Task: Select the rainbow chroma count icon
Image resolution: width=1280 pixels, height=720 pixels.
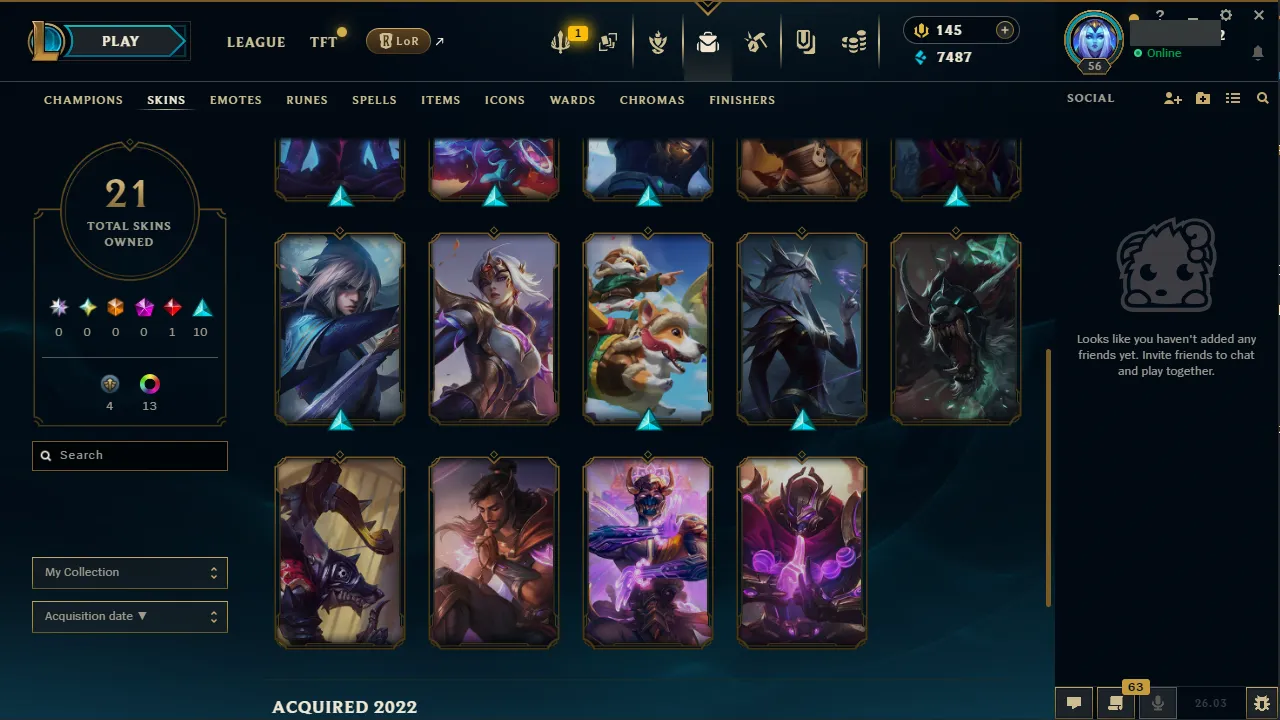Action: 149,384
